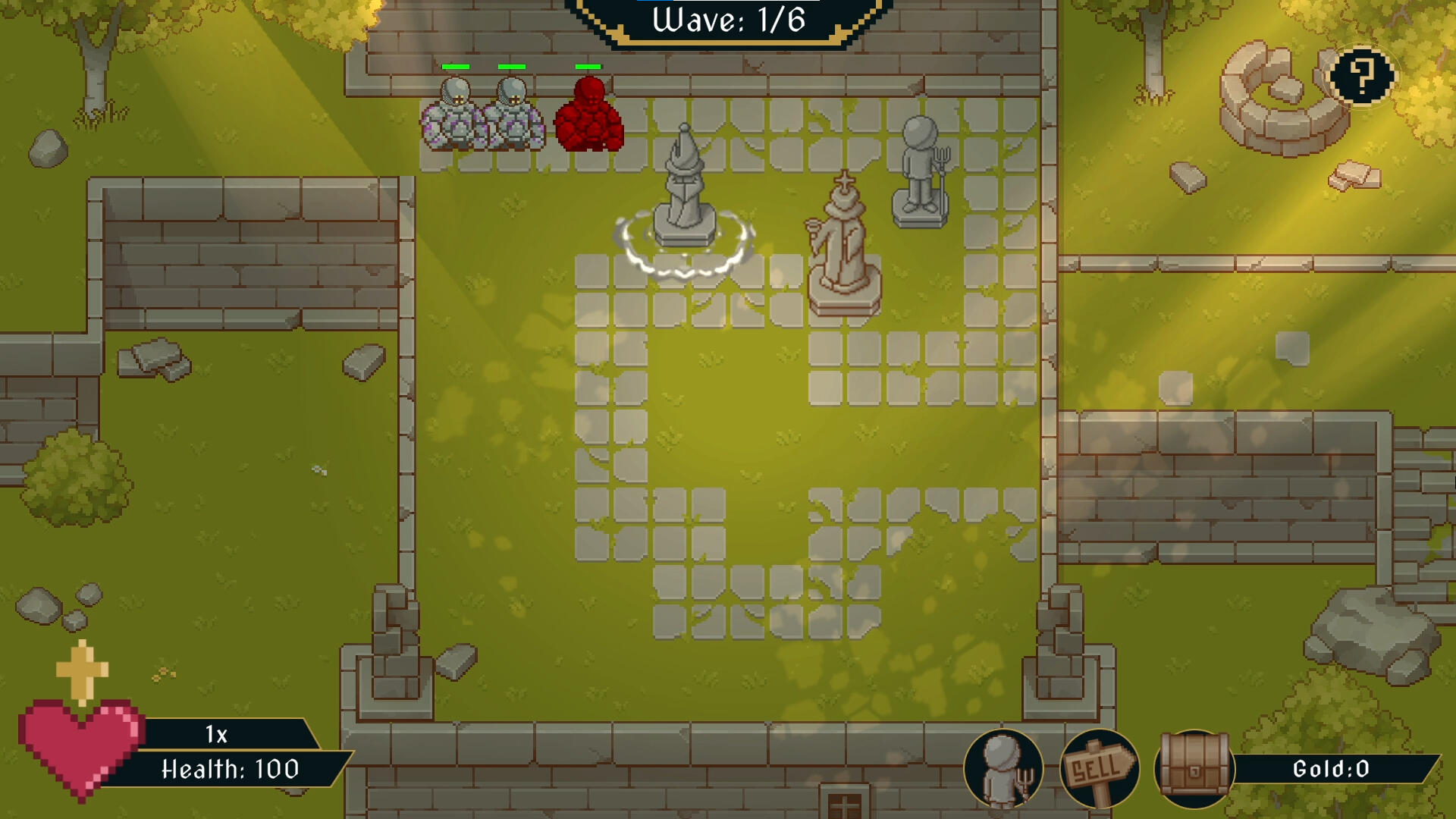Activate the SELL signpost button

tap(1099, 769)
